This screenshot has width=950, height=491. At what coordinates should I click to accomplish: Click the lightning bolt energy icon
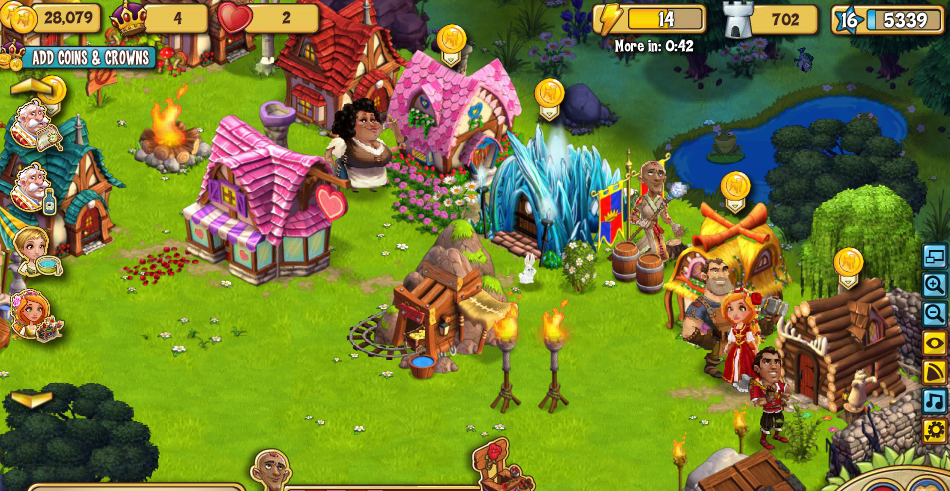[610, 19]
